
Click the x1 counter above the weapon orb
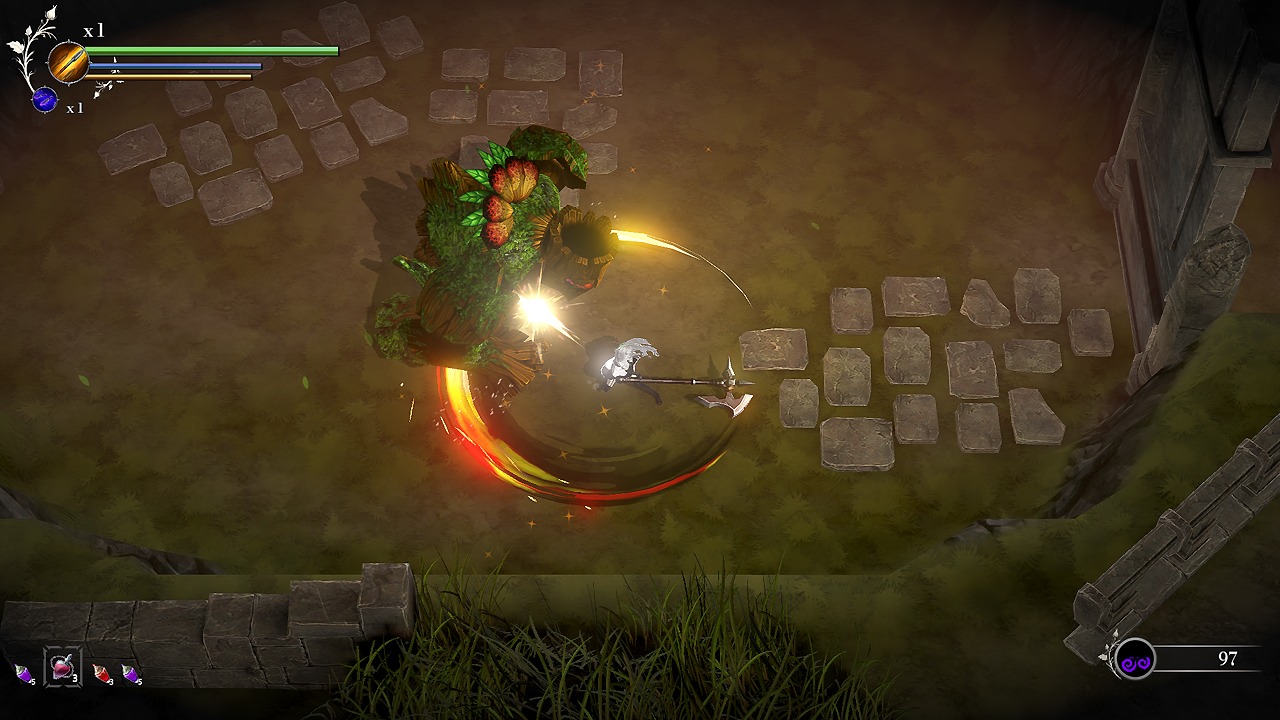(93, 31)
